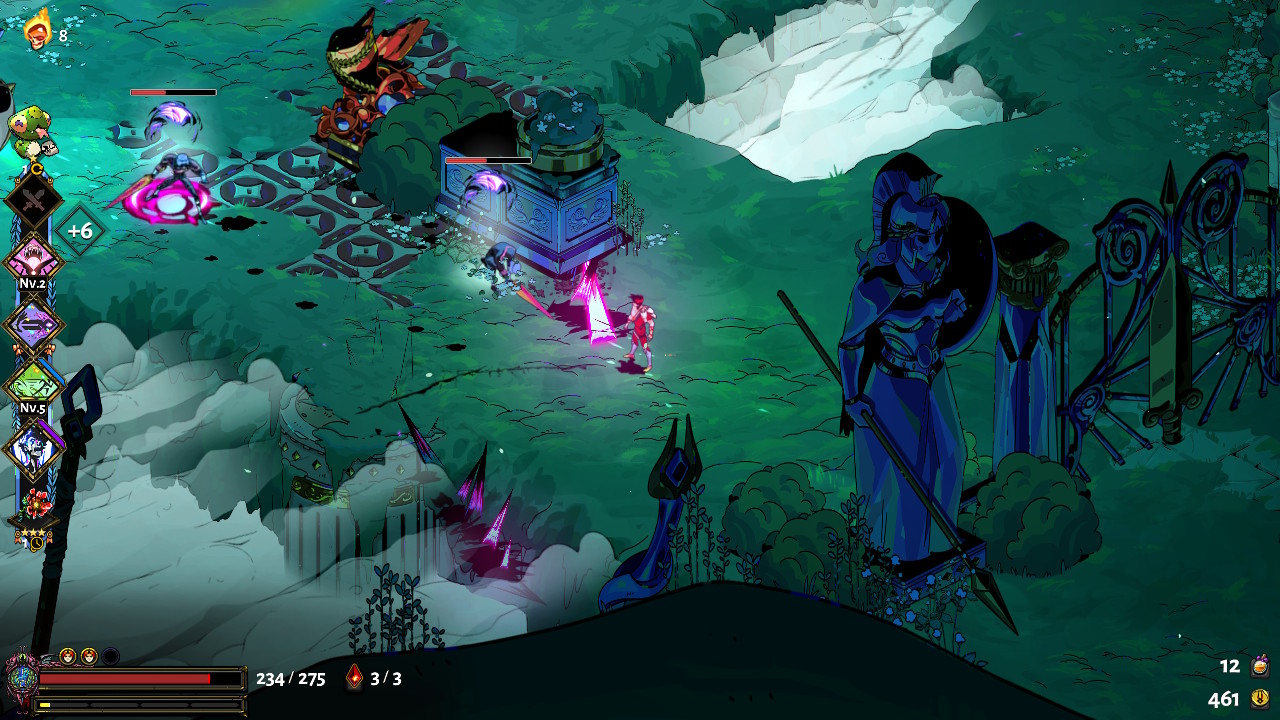
Task: Click the nectar bottle currency icon
Action: 1260,666
